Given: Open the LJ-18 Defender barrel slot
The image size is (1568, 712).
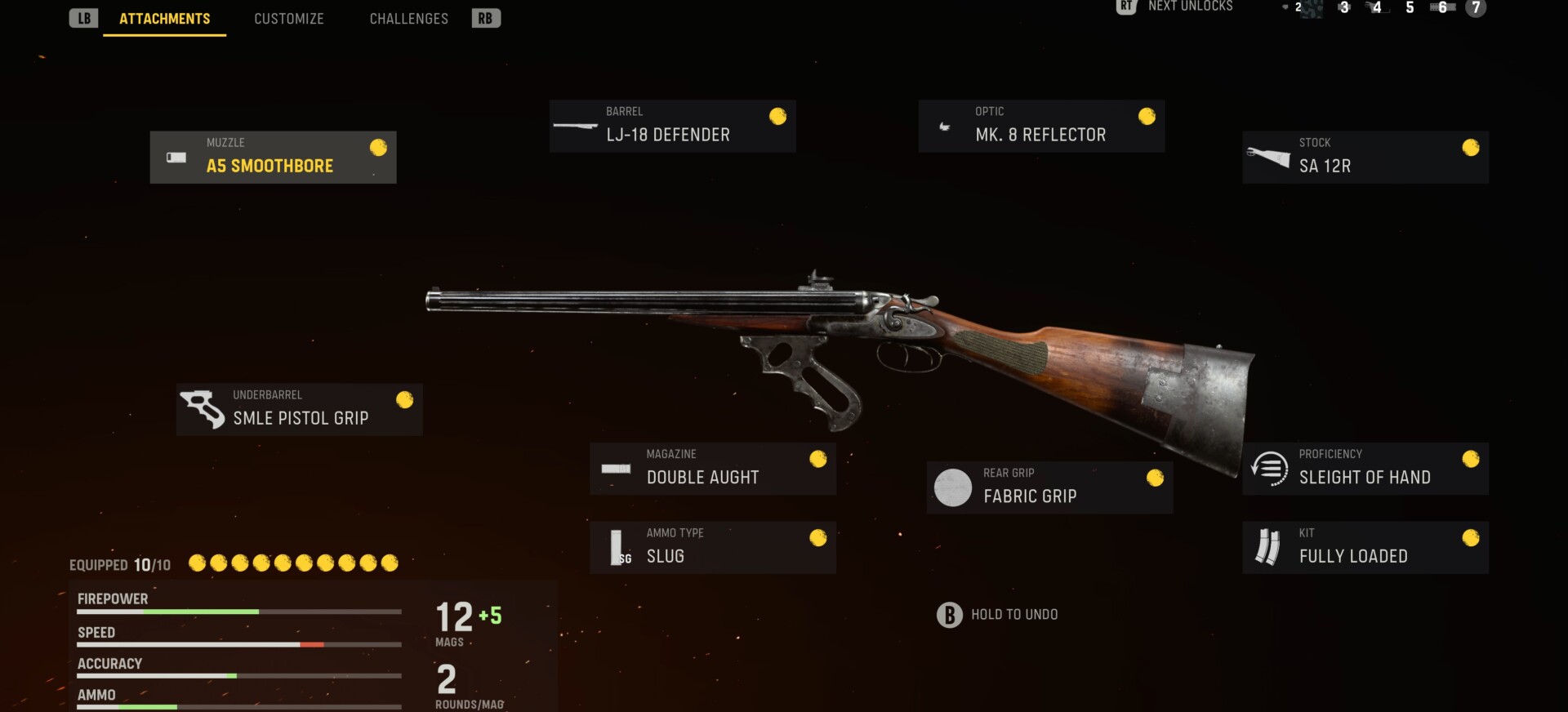Looking at the screenshot, I should (672, 127).
